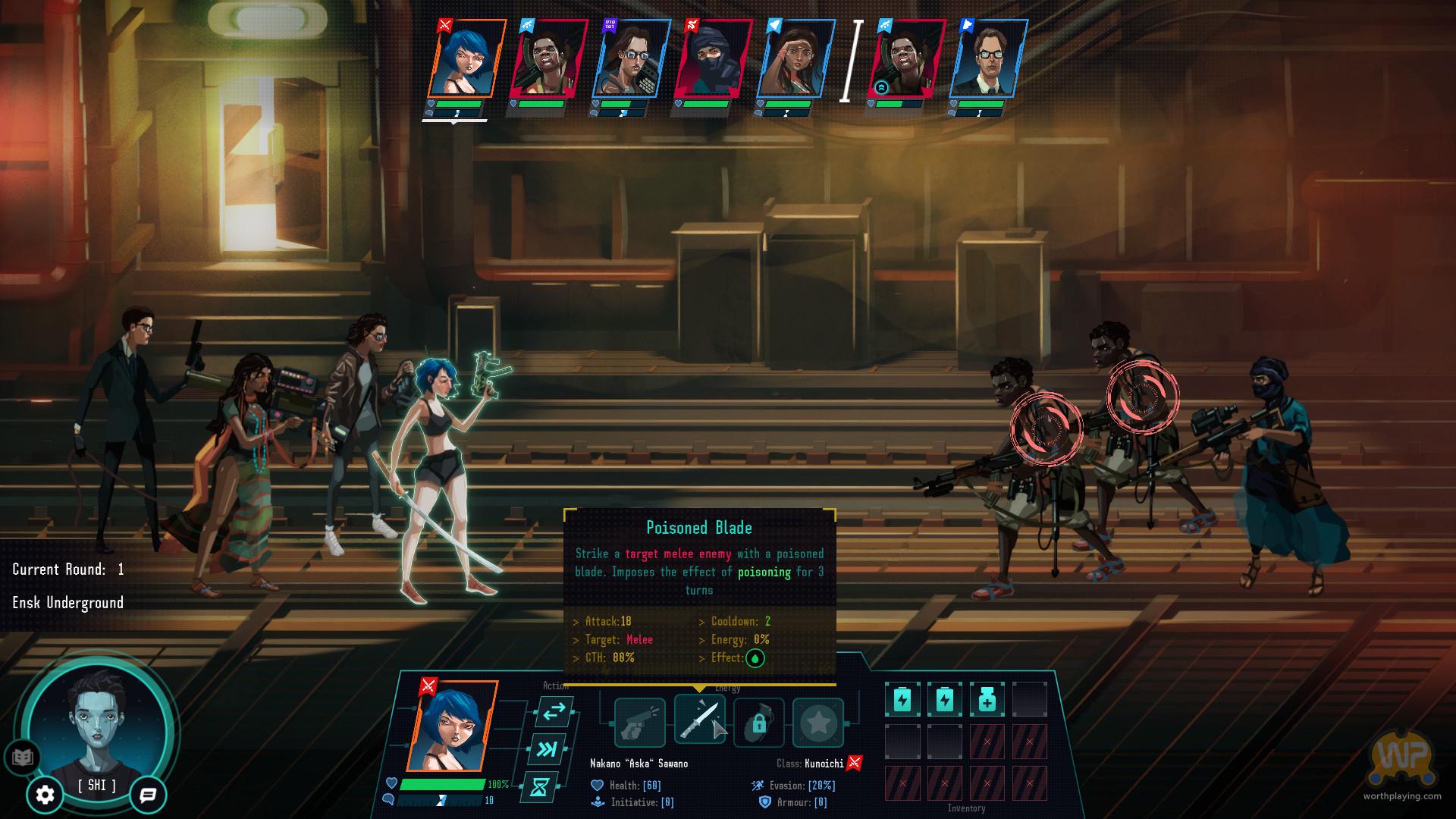Click the double-arrow skip turn action
Image resolution: width=1456 pixels, height=819 pixels.
[547, 749]
